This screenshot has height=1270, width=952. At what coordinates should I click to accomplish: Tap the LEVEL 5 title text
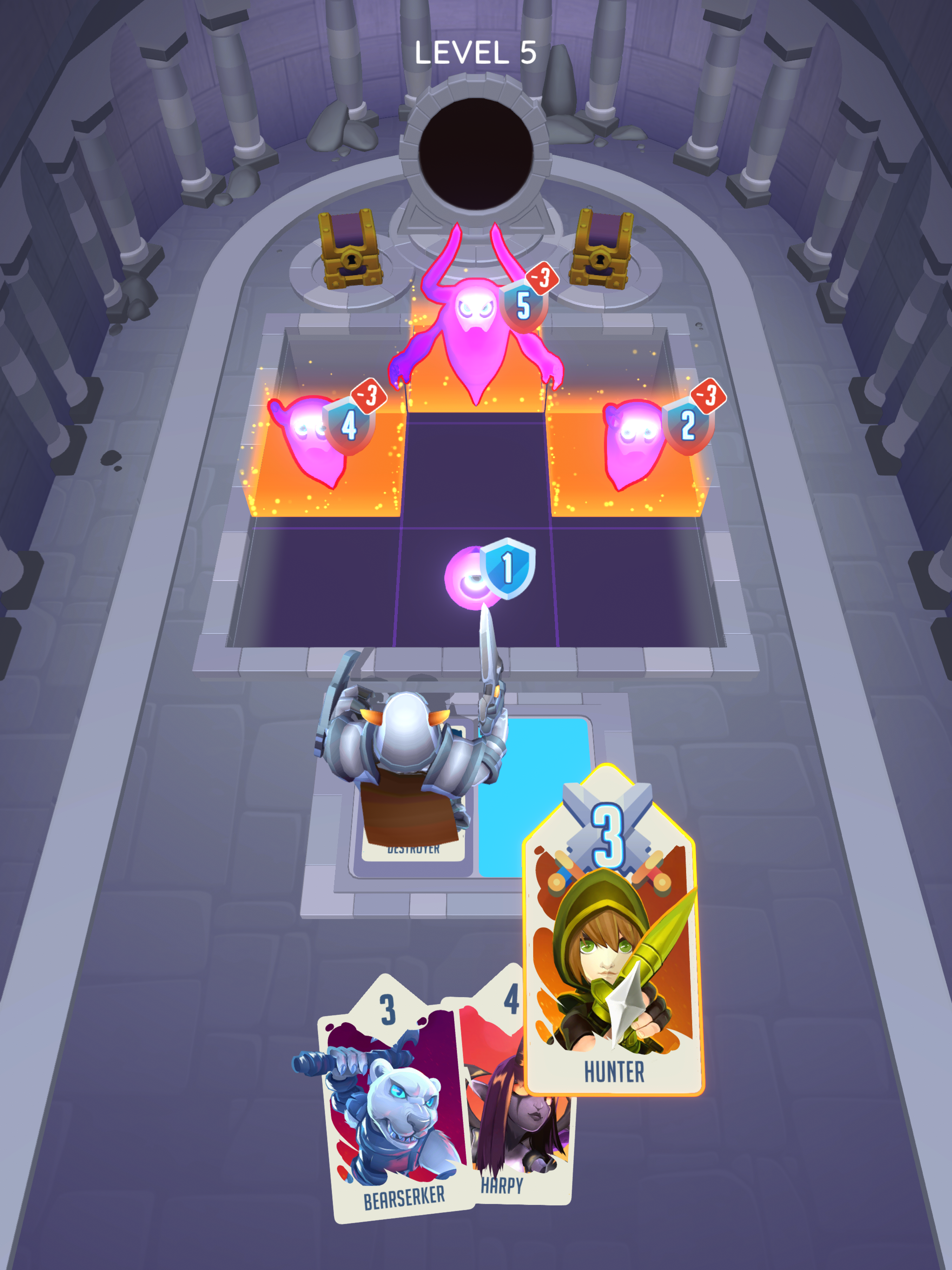coord(476,53)
